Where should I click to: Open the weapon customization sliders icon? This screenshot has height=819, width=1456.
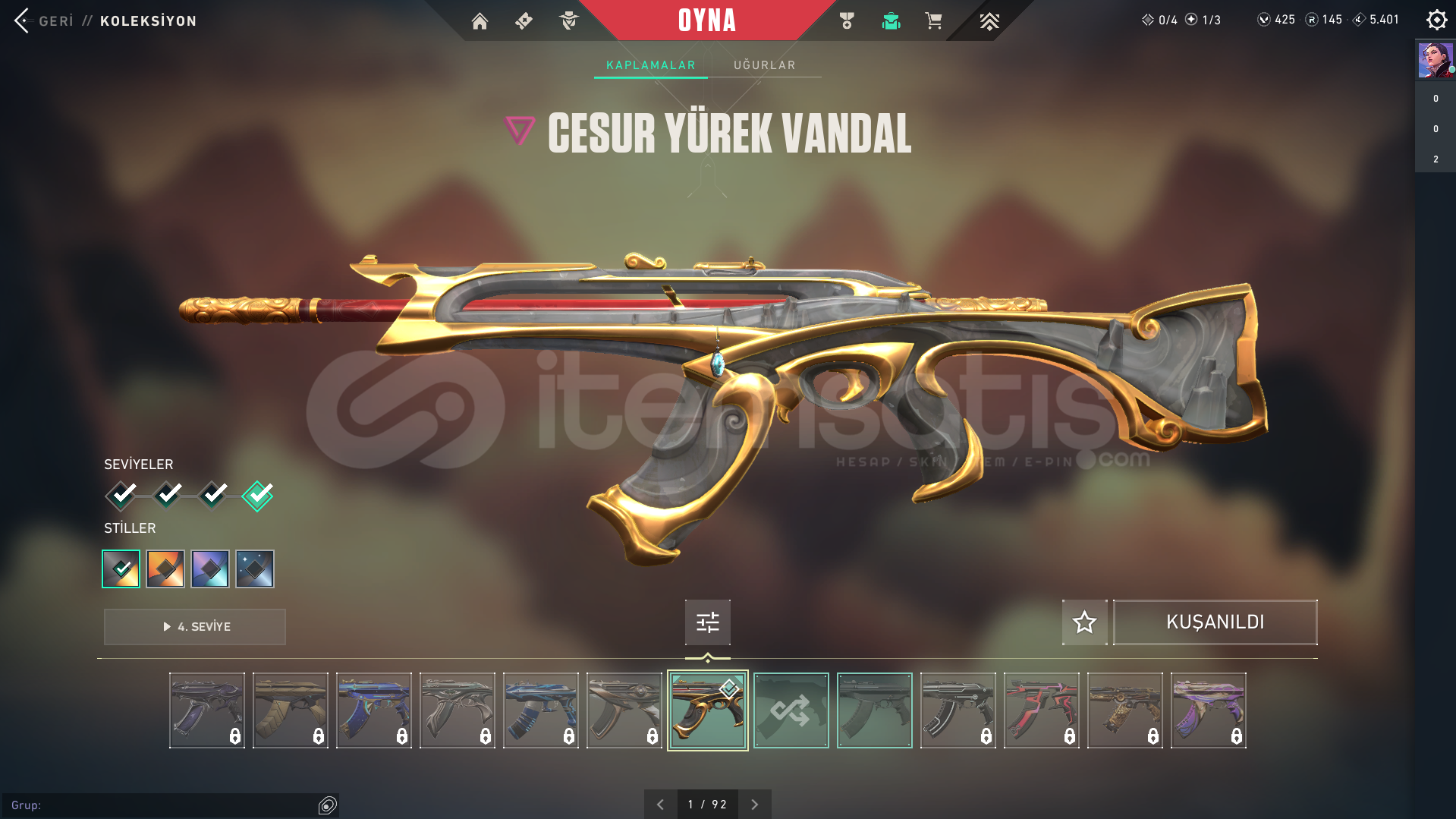[x=706, y=622]
